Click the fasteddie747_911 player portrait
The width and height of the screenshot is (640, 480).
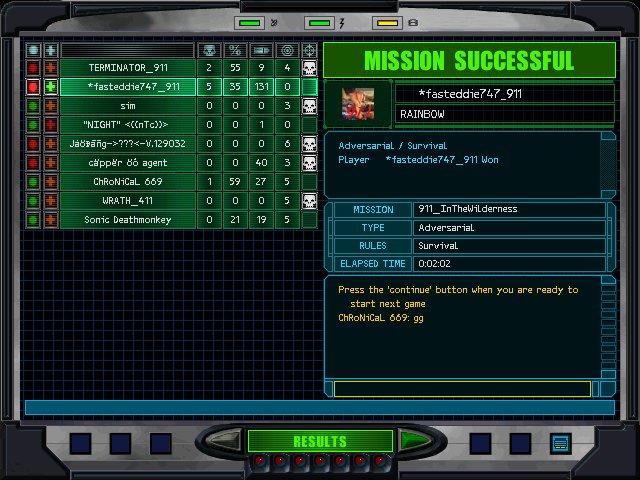click(358, 103)
